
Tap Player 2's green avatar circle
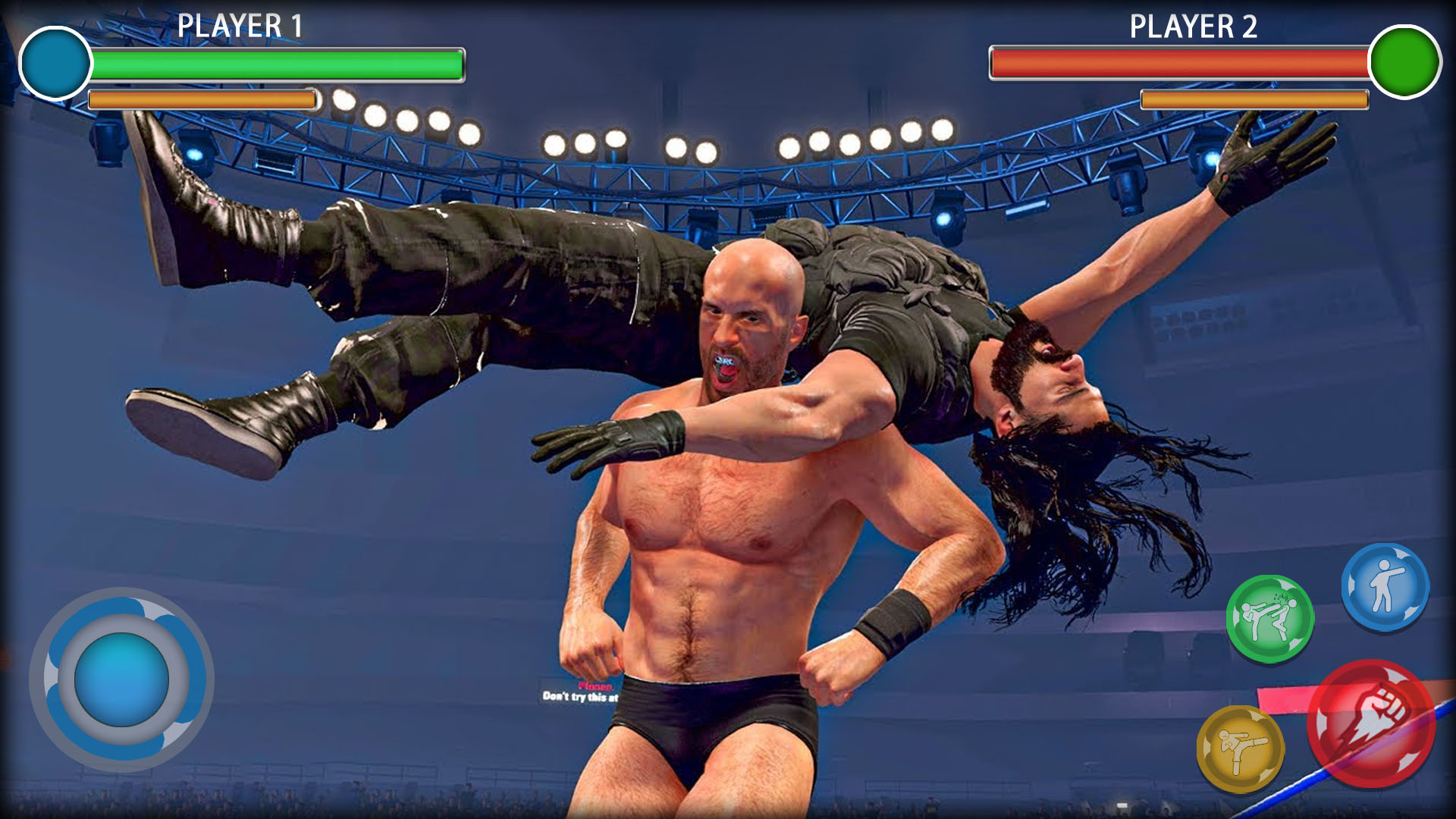click(1402, 62)
